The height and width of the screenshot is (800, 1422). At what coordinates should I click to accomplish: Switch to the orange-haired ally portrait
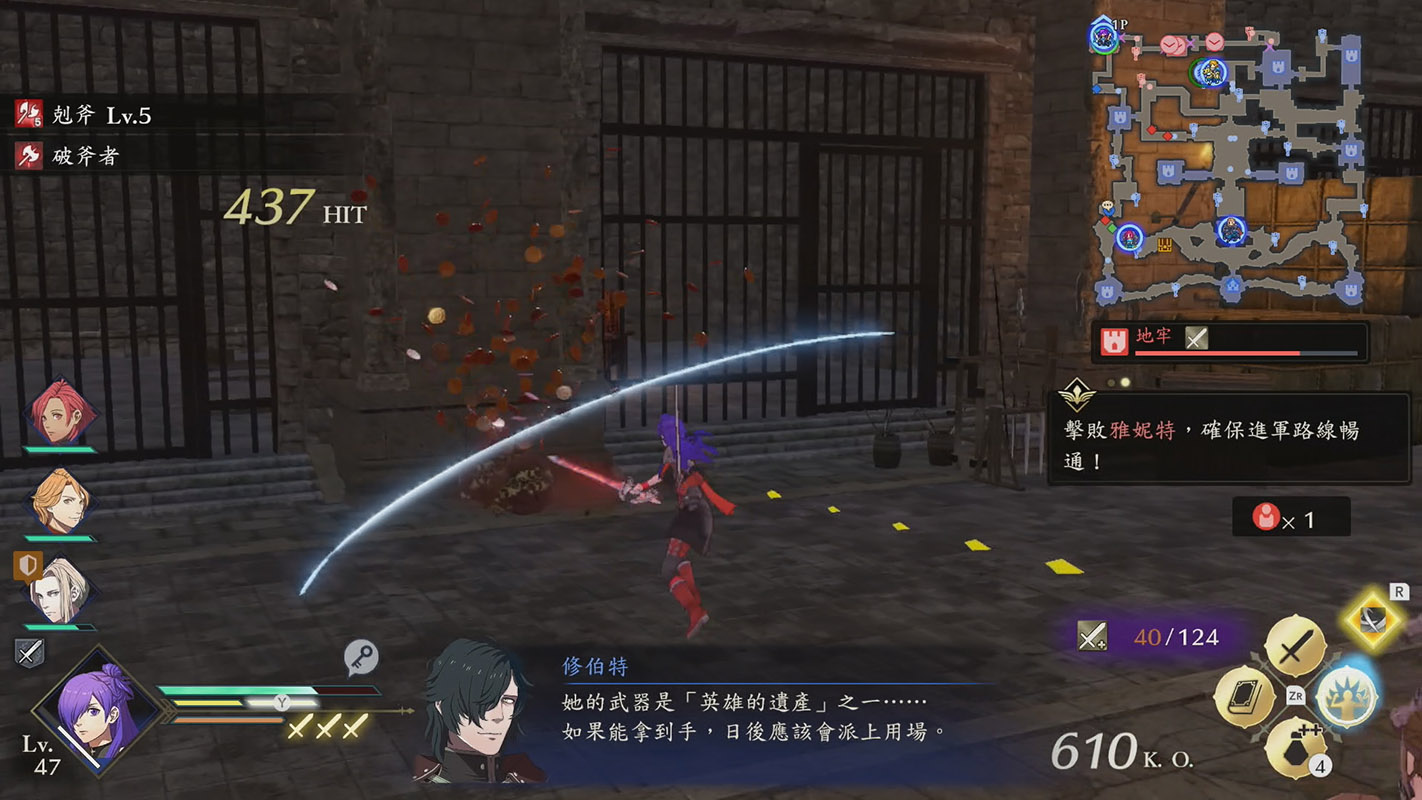(62, 499)
